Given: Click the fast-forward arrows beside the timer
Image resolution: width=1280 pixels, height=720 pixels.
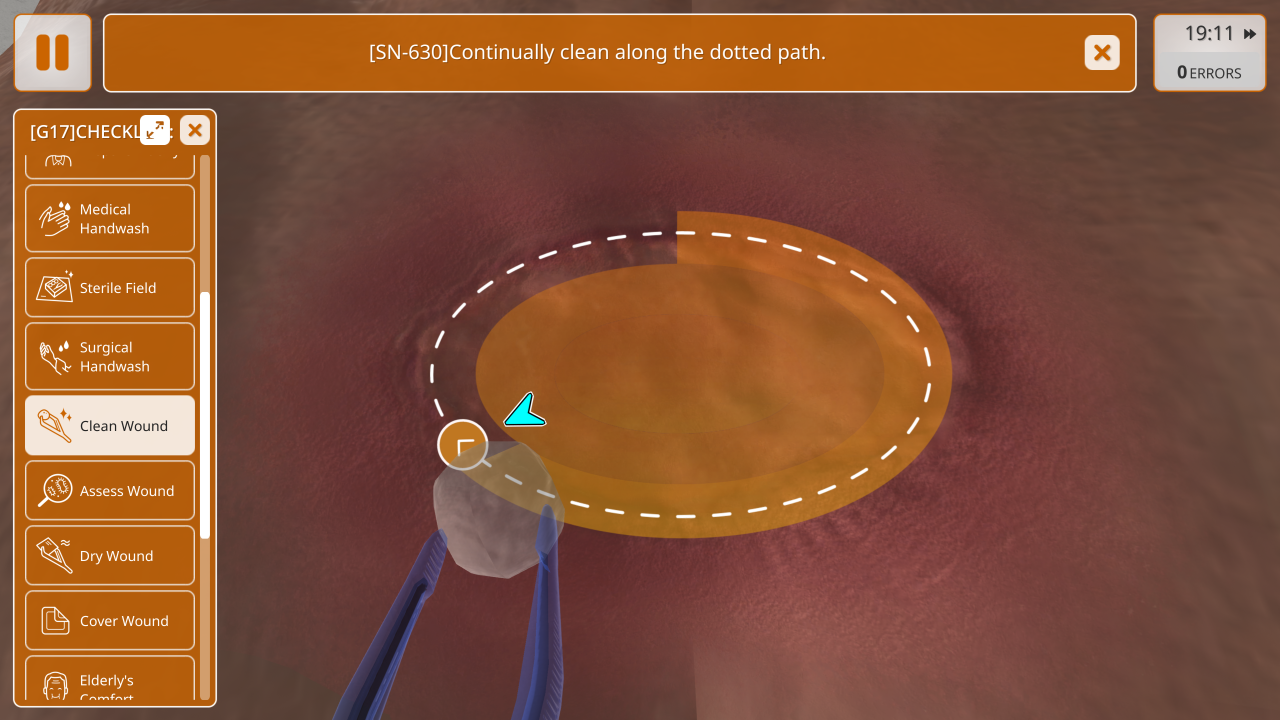Looking at the screenshot, I should 1250,34.
